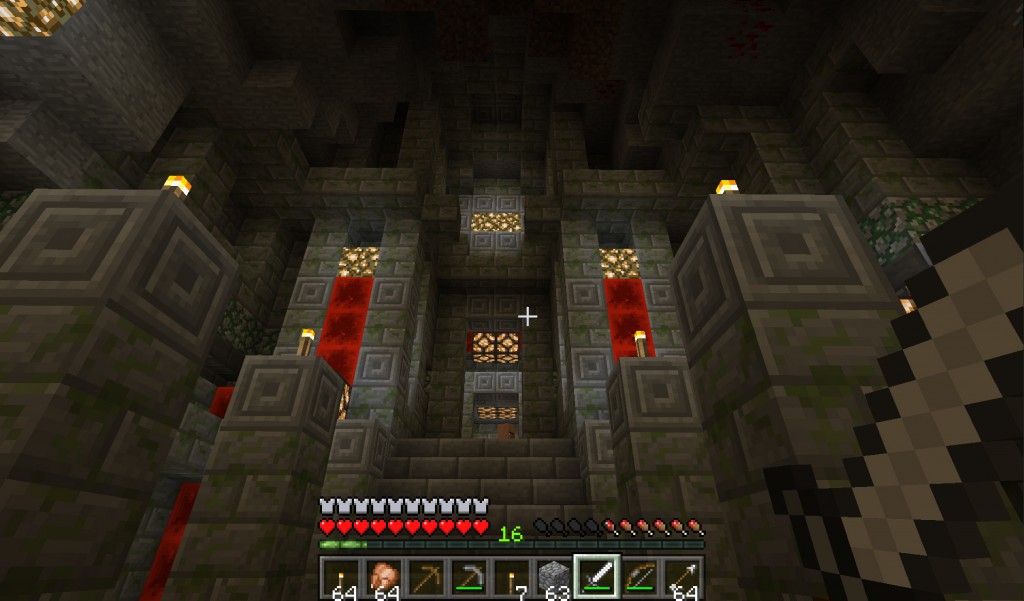The image size is (1024, 601).
Task: Select the stack of 64 torches
Action: pos(340,578)
